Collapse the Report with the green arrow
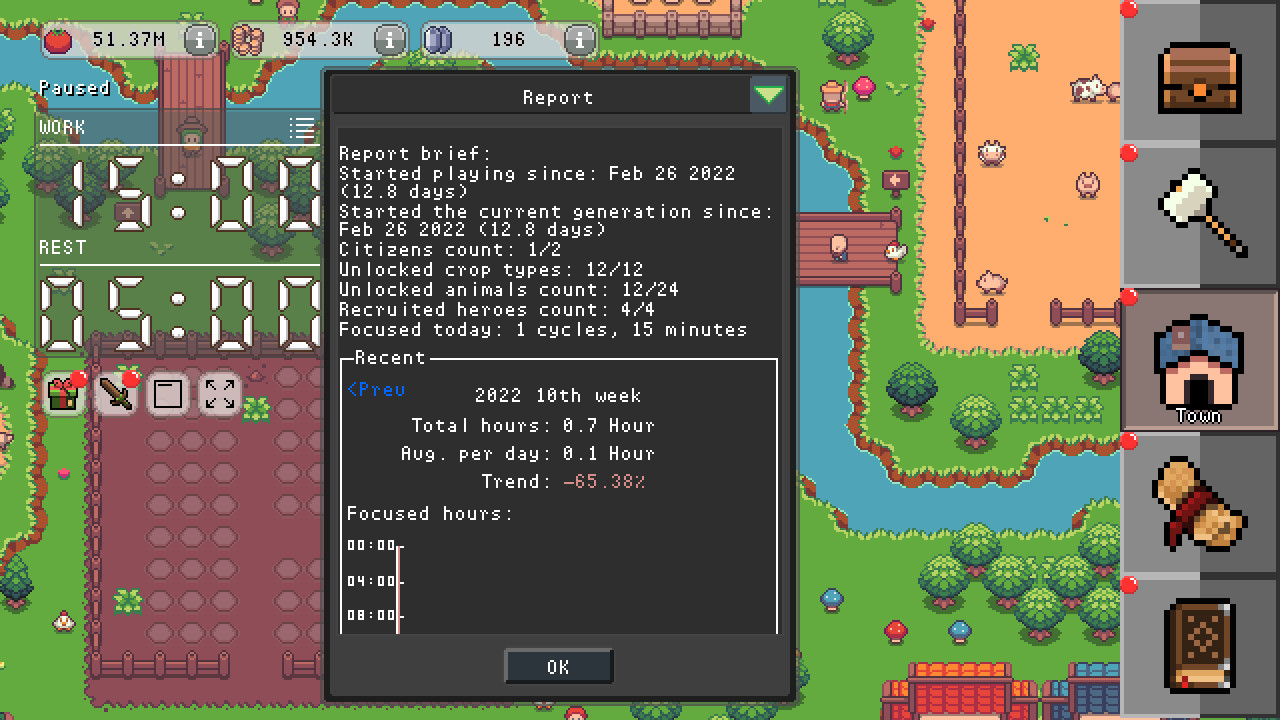 (x=768, y=93)
